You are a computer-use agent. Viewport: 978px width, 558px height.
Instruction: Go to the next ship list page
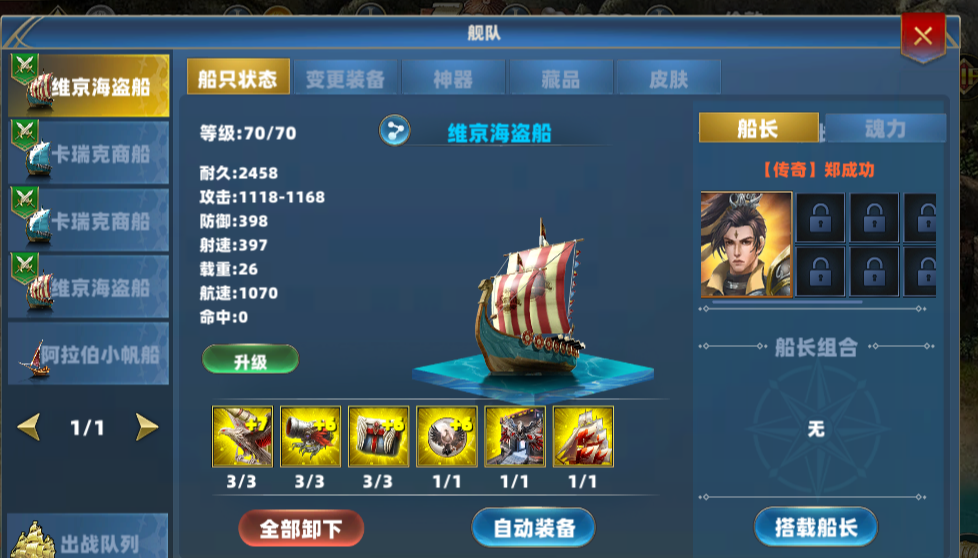pos(147,428)
